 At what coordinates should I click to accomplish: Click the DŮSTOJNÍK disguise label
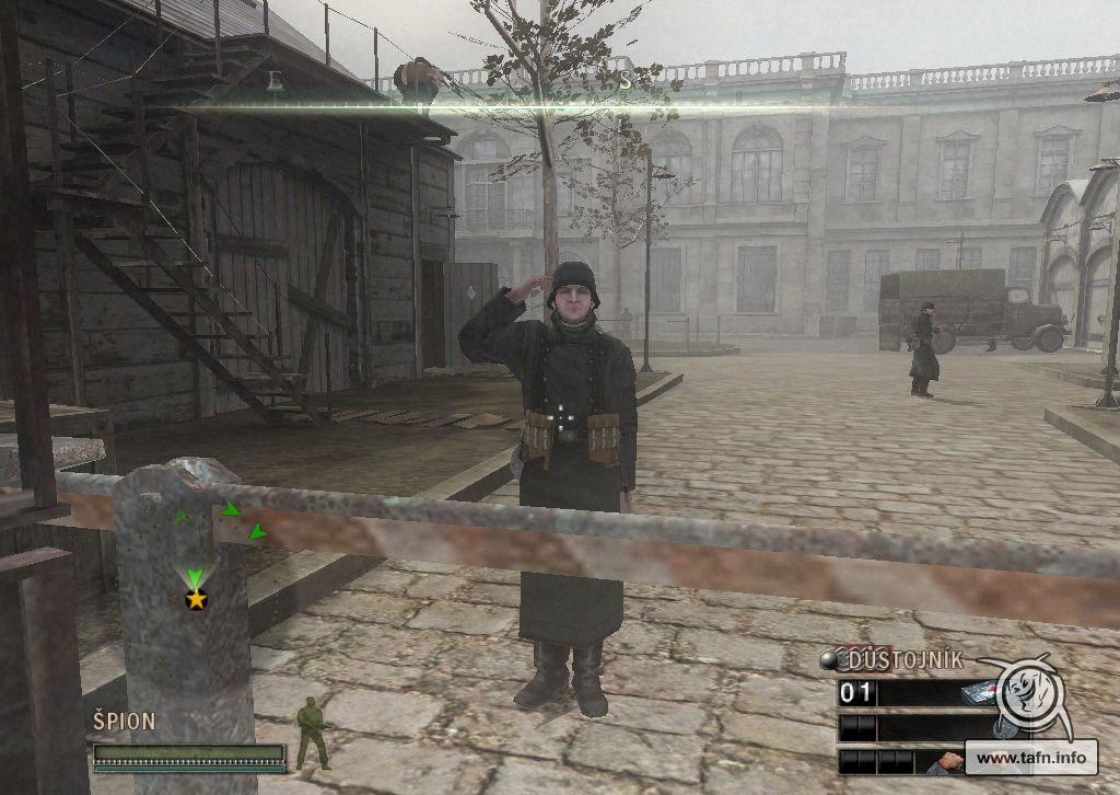coord(905,659)
